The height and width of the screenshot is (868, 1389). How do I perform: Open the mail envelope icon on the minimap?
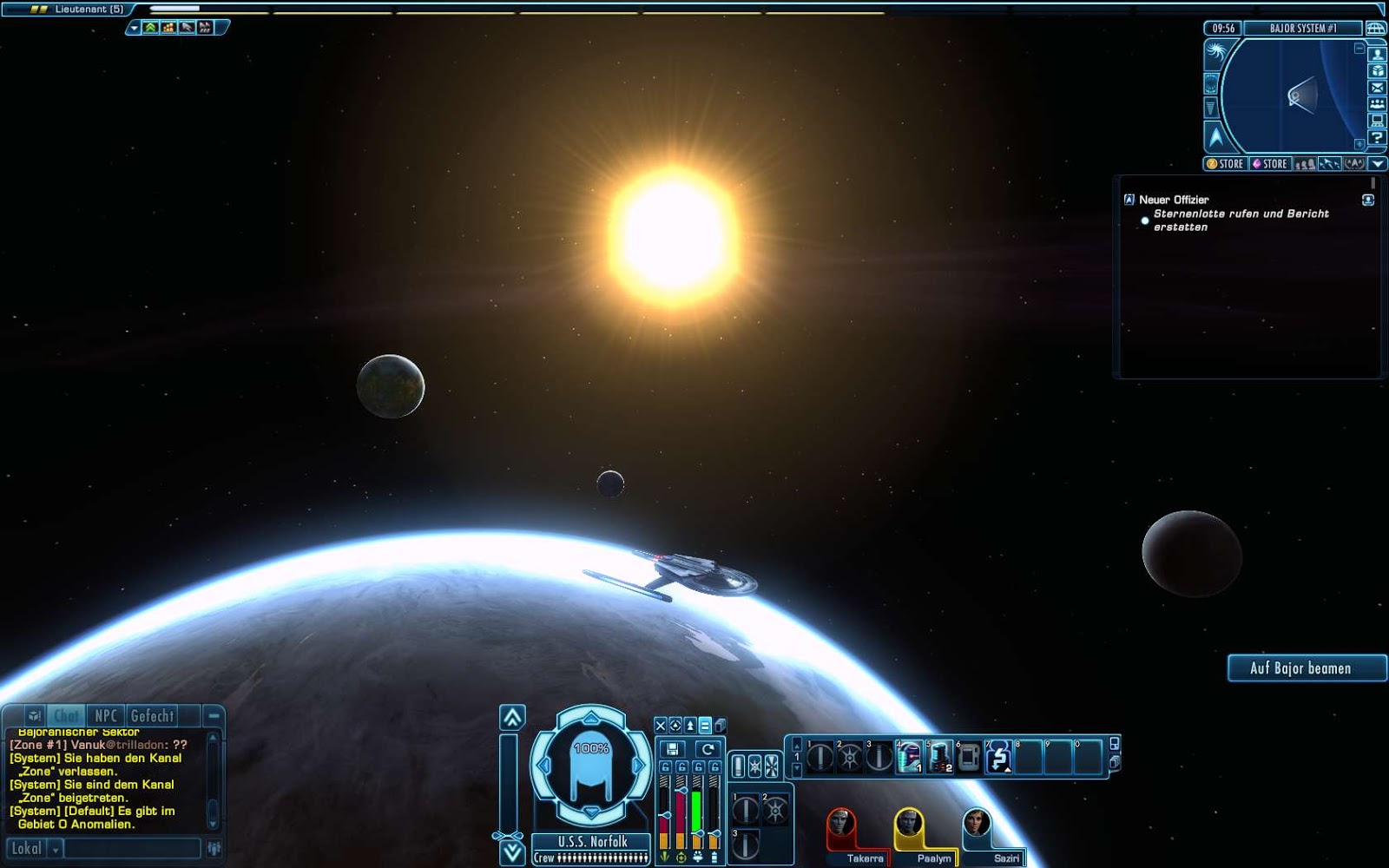click(x=1378, y=89)
